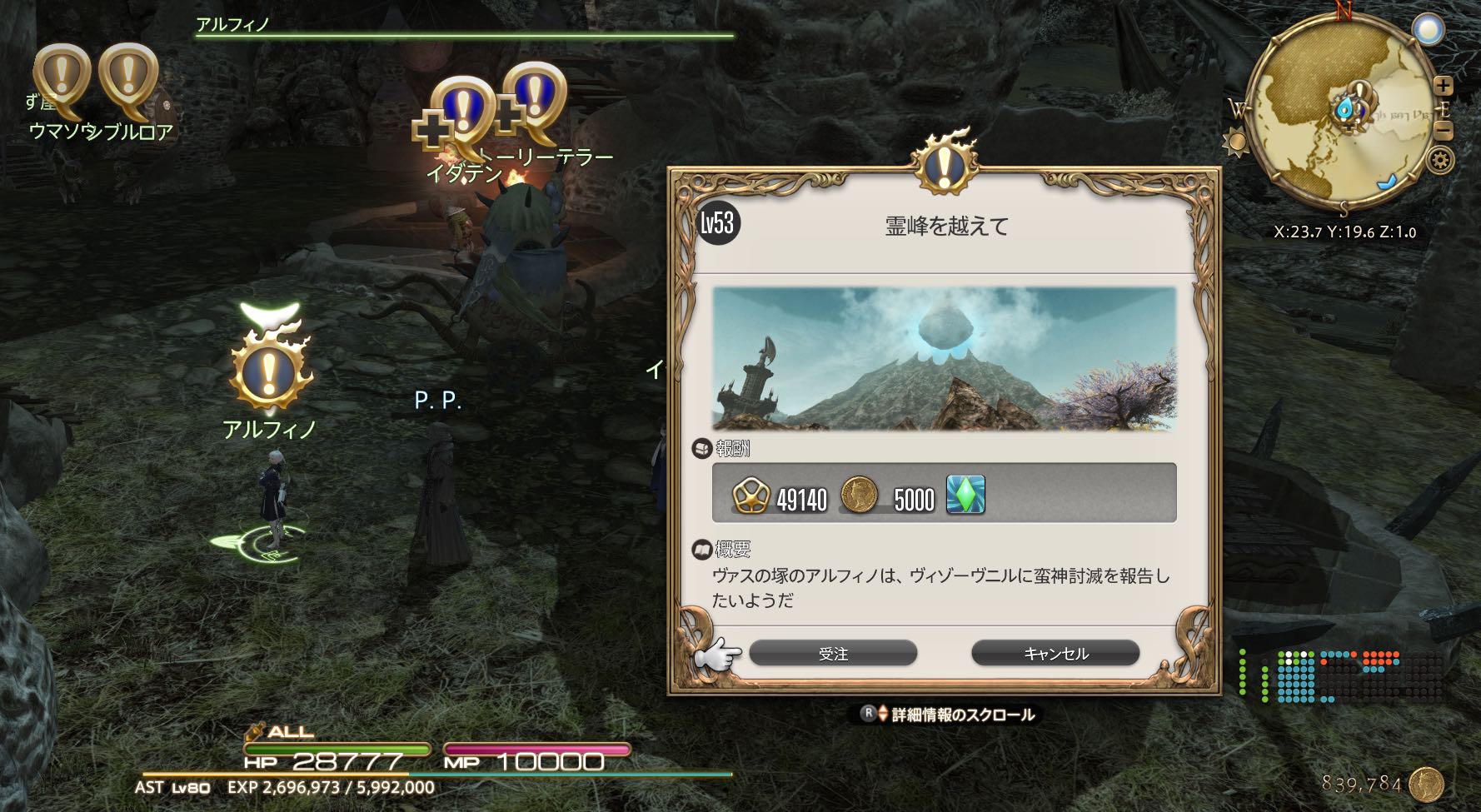This screenshot has height=812, width=1481.
Task: Click the weather icon above the minimap
Action: pyautogui.click(x=1429, y=31)
